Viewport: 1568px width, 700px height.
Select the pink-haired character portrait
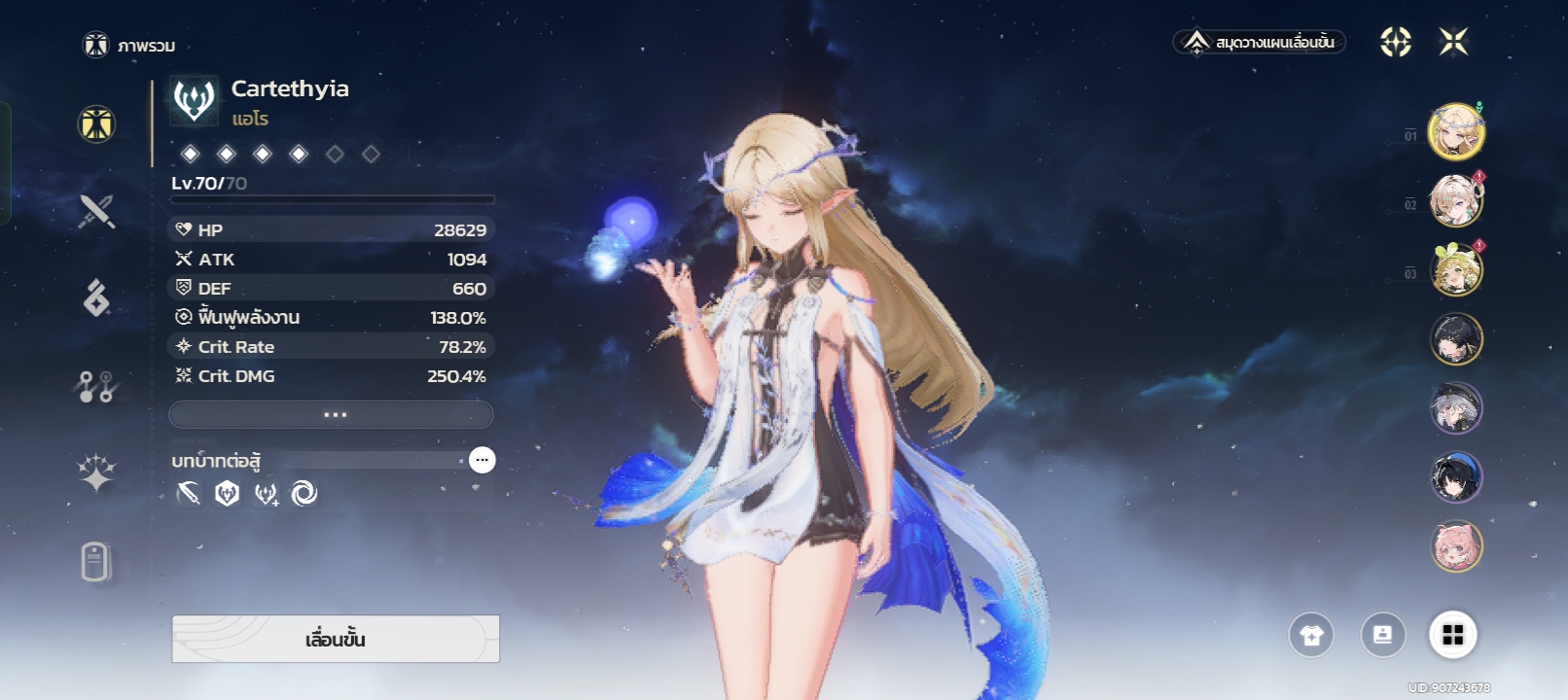click(x=1456, y=545)
